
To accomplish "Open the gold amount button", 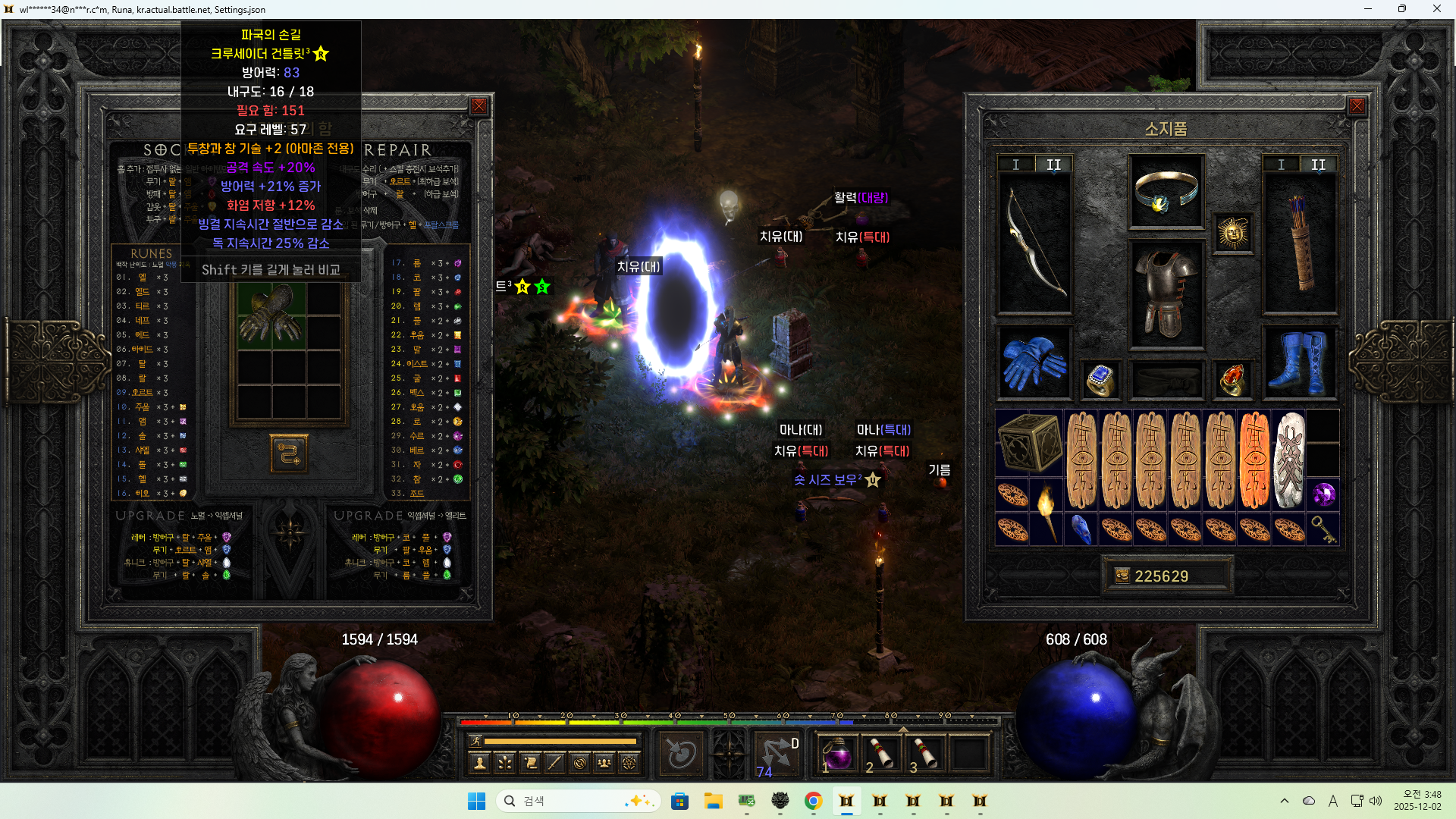I will [x=1122, y=576].
